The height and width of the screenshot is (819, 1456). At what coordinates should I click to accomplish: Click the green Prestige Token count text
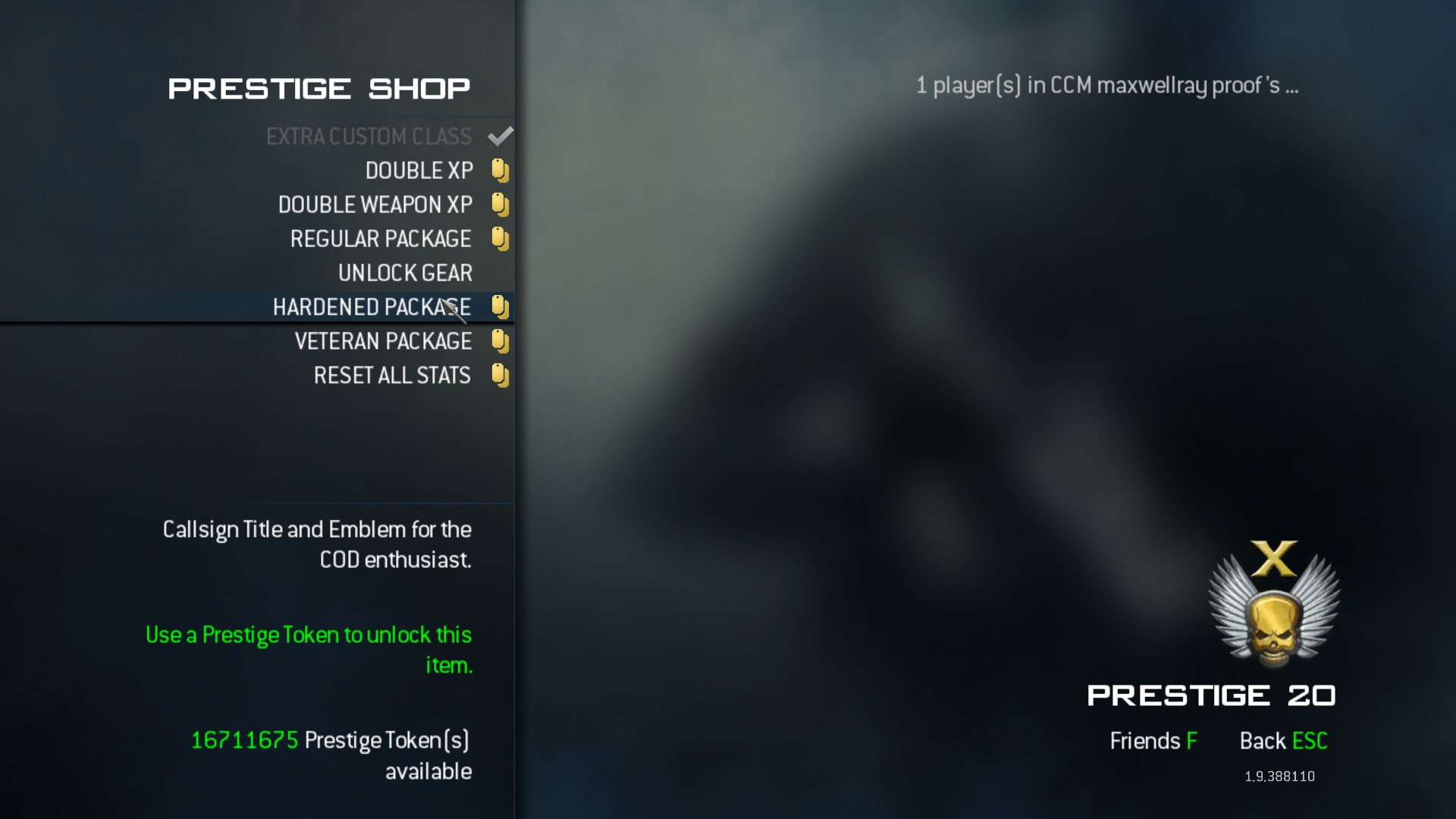click(x=243, y=739)
